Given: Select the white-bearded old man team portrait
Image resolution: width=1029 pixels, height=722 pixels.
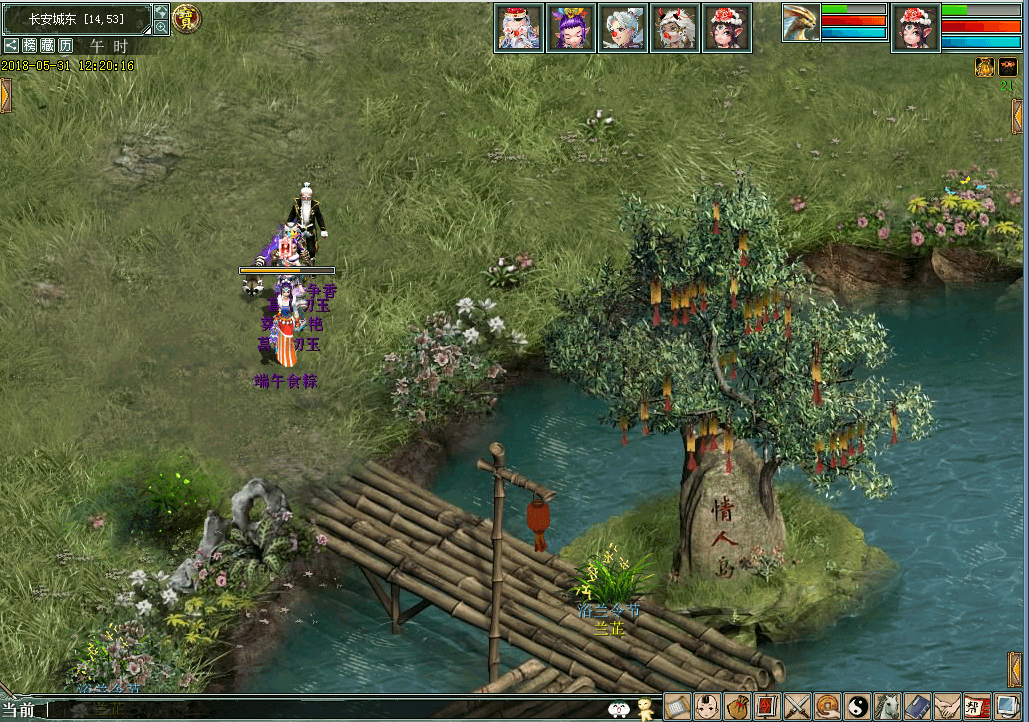Looking at the screenshot, I should [519, 27].
